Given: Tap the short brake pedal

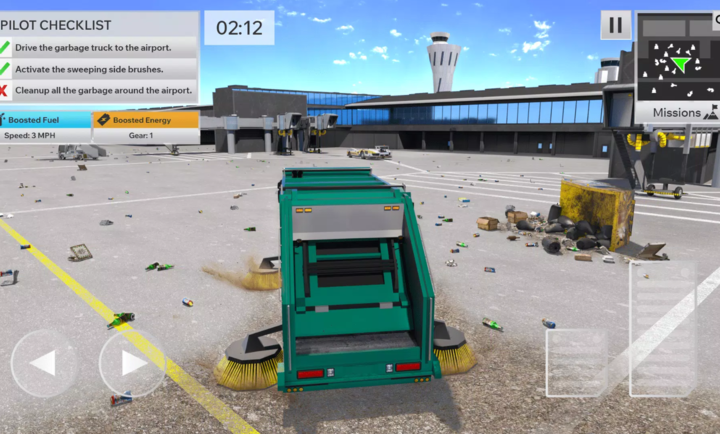Looking at the screenshot, I should [x=577, y=362].
